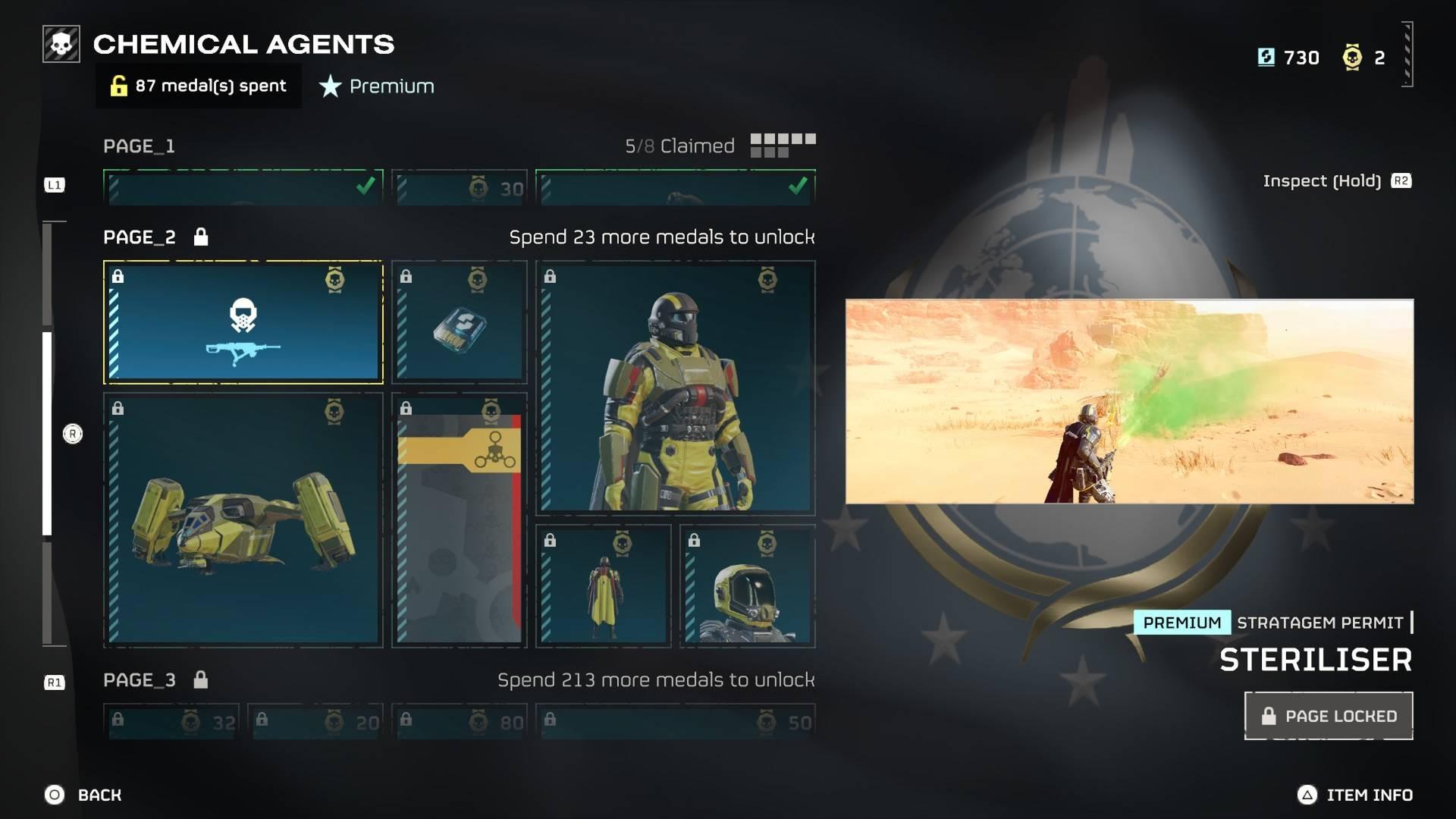Switch to the Premium tab

[377, 86]
